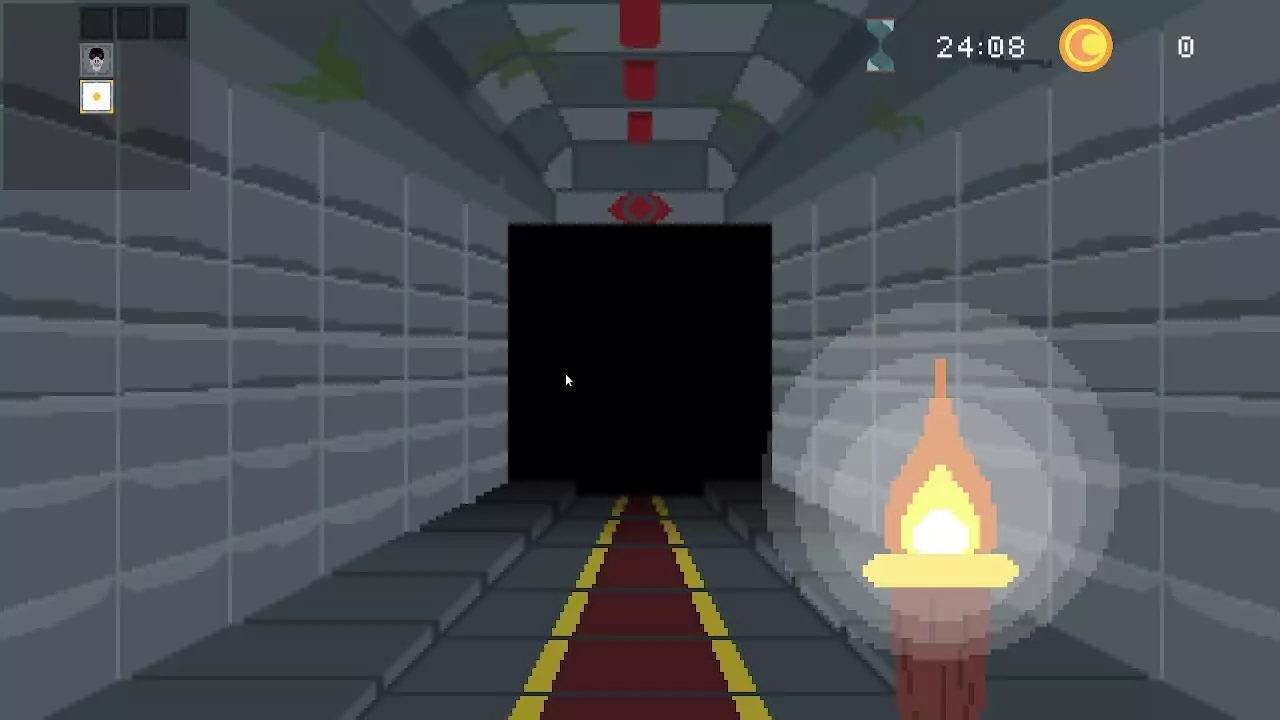1280x720 pixels.
Task: Click the timer reading 24:08
Action: (981, 47)
